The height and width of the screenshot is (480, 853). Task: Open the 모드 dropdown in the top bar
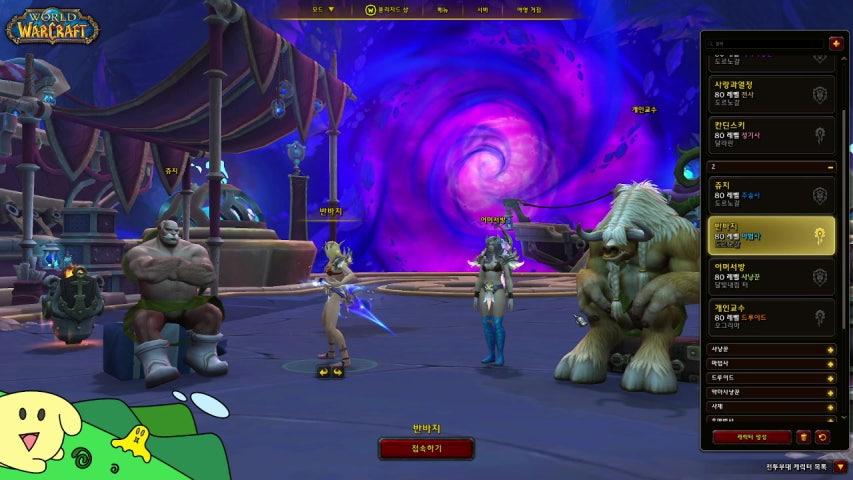point(322,10)
